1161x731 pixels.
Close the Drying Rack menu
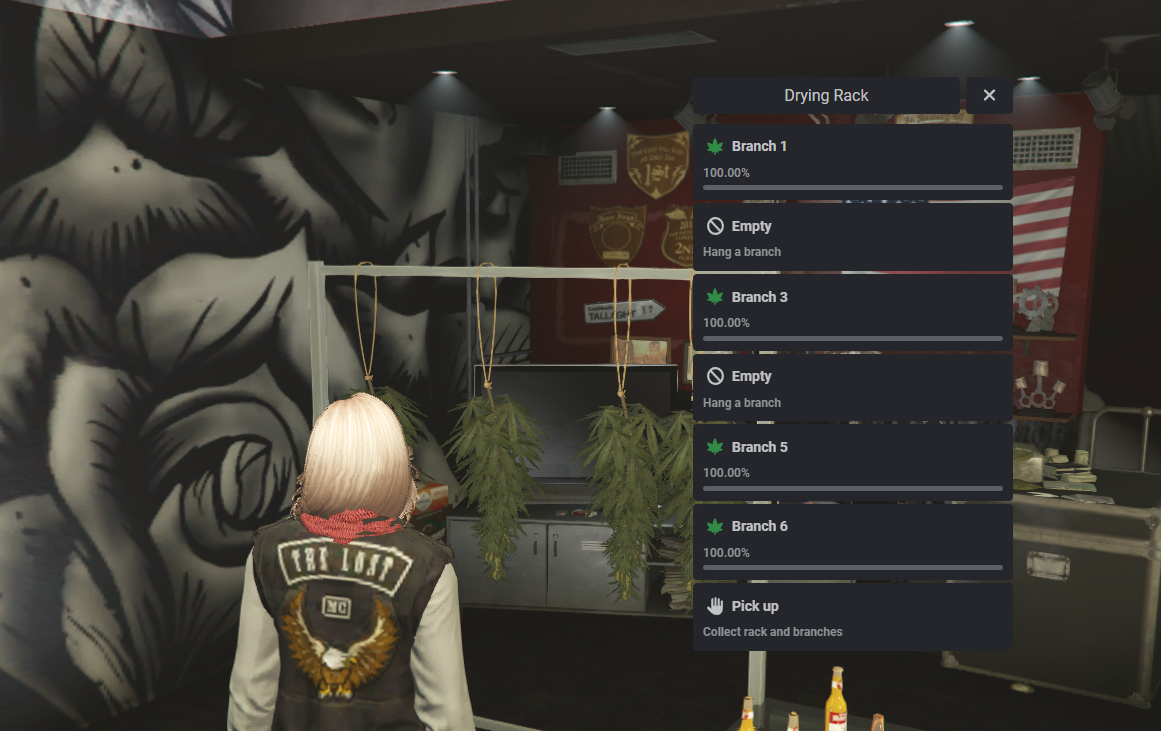tap(989, 95)
